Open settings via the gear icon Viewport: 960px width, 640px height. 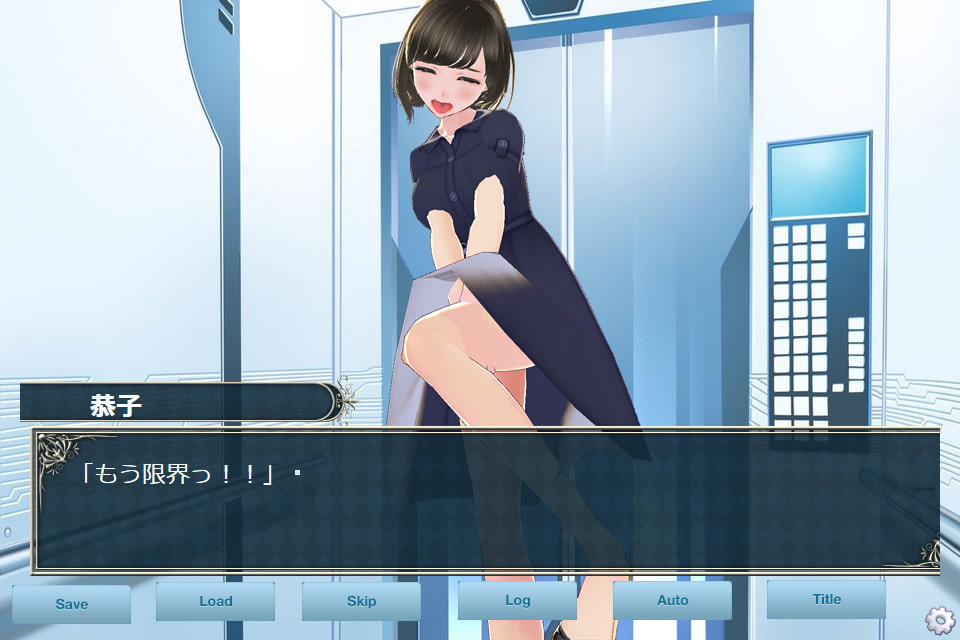(x=940, y=620)
